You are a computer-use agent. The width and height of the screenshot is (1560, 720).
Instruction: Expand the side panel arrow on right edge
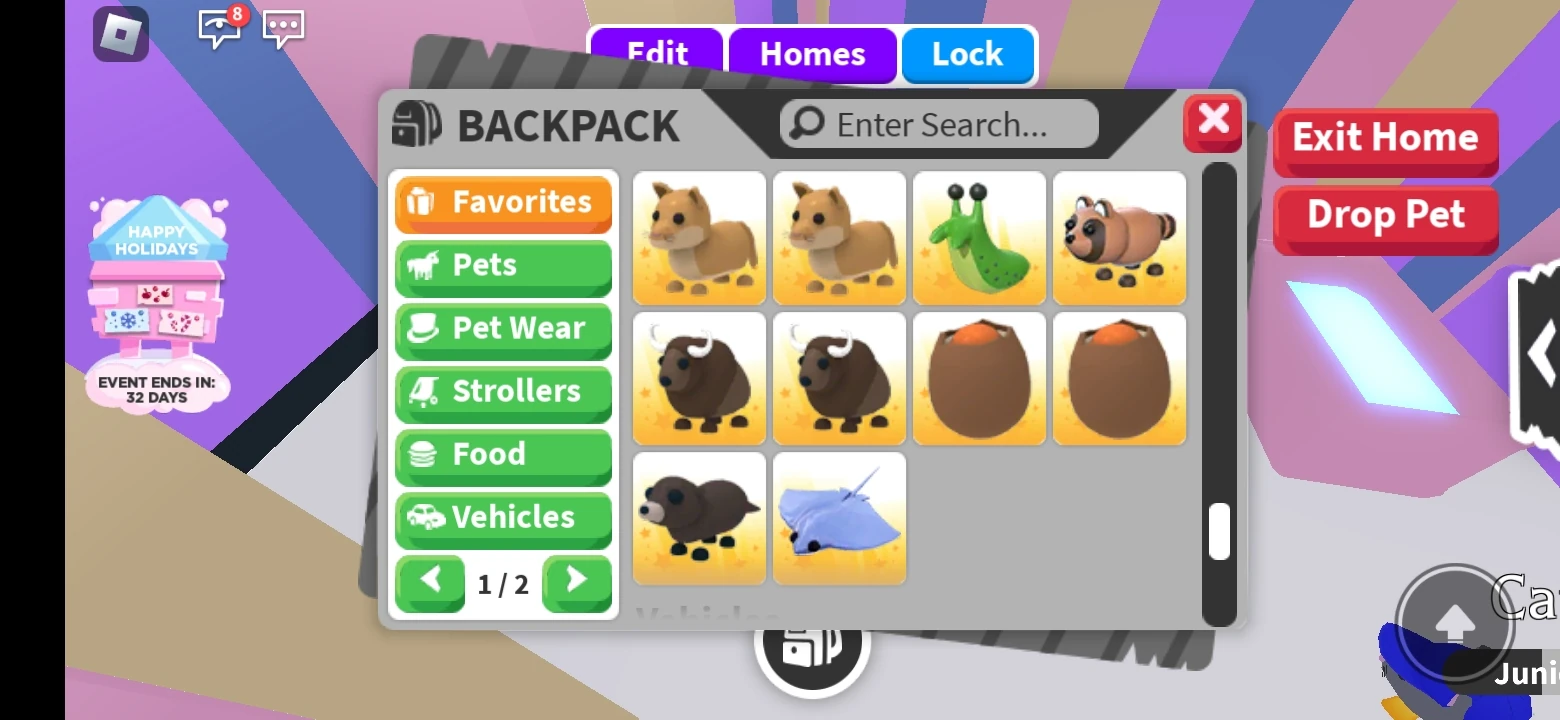click(1540, 352)
